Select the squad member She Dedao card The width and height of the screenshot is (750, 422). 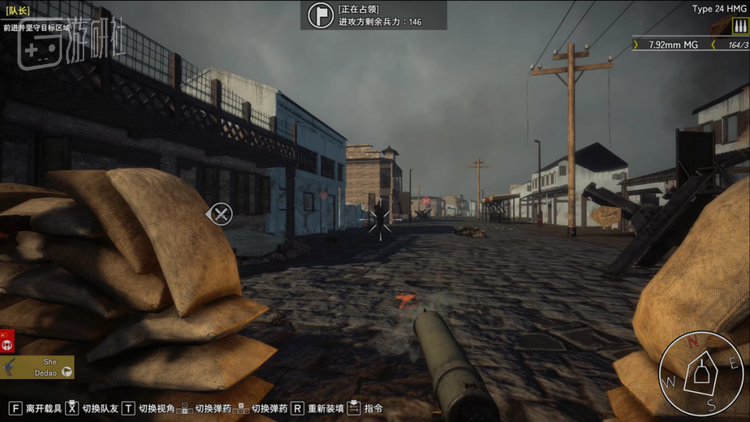coord(38,367)
